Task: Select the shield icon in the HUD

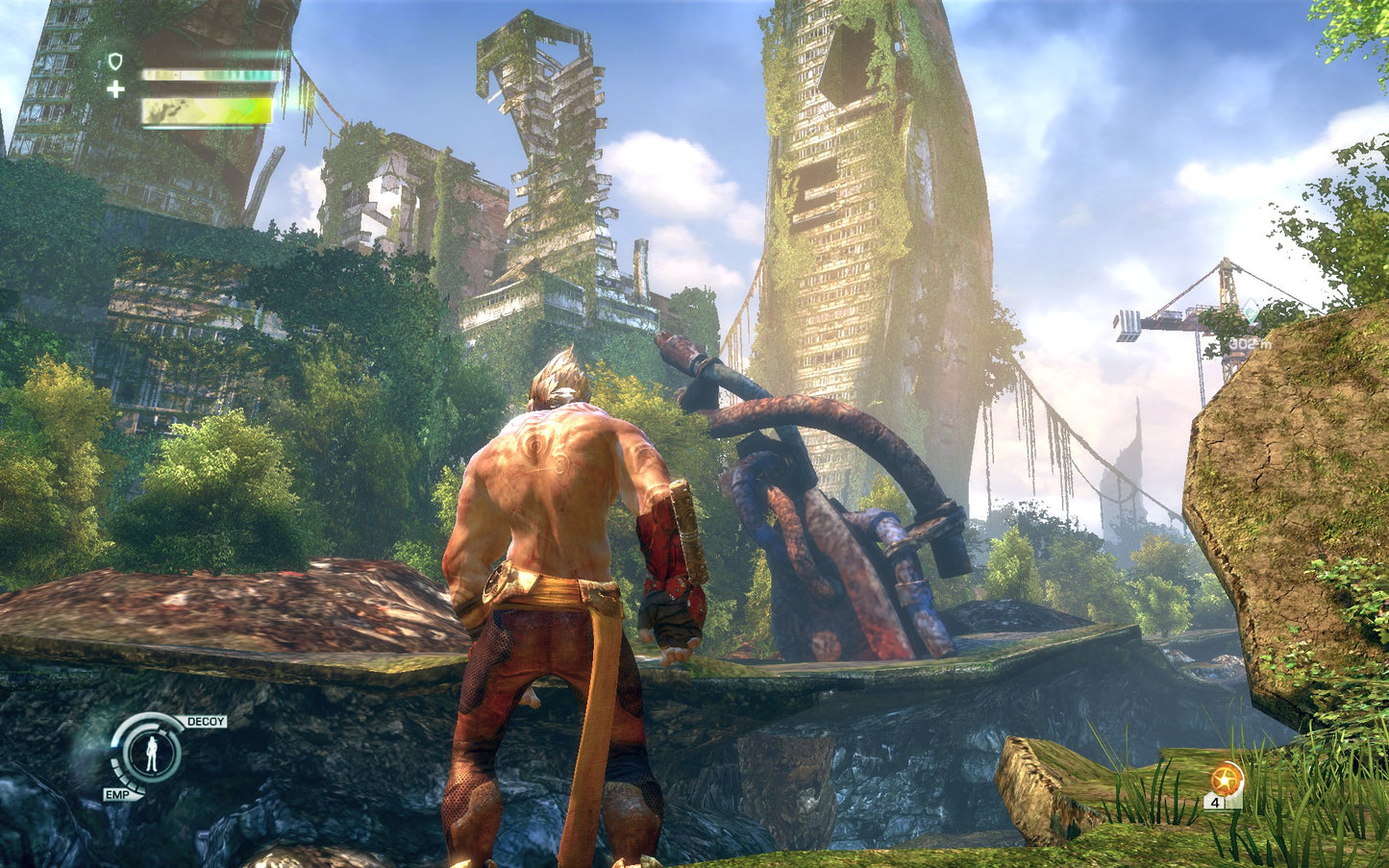Action: click(x=115, y=60)
